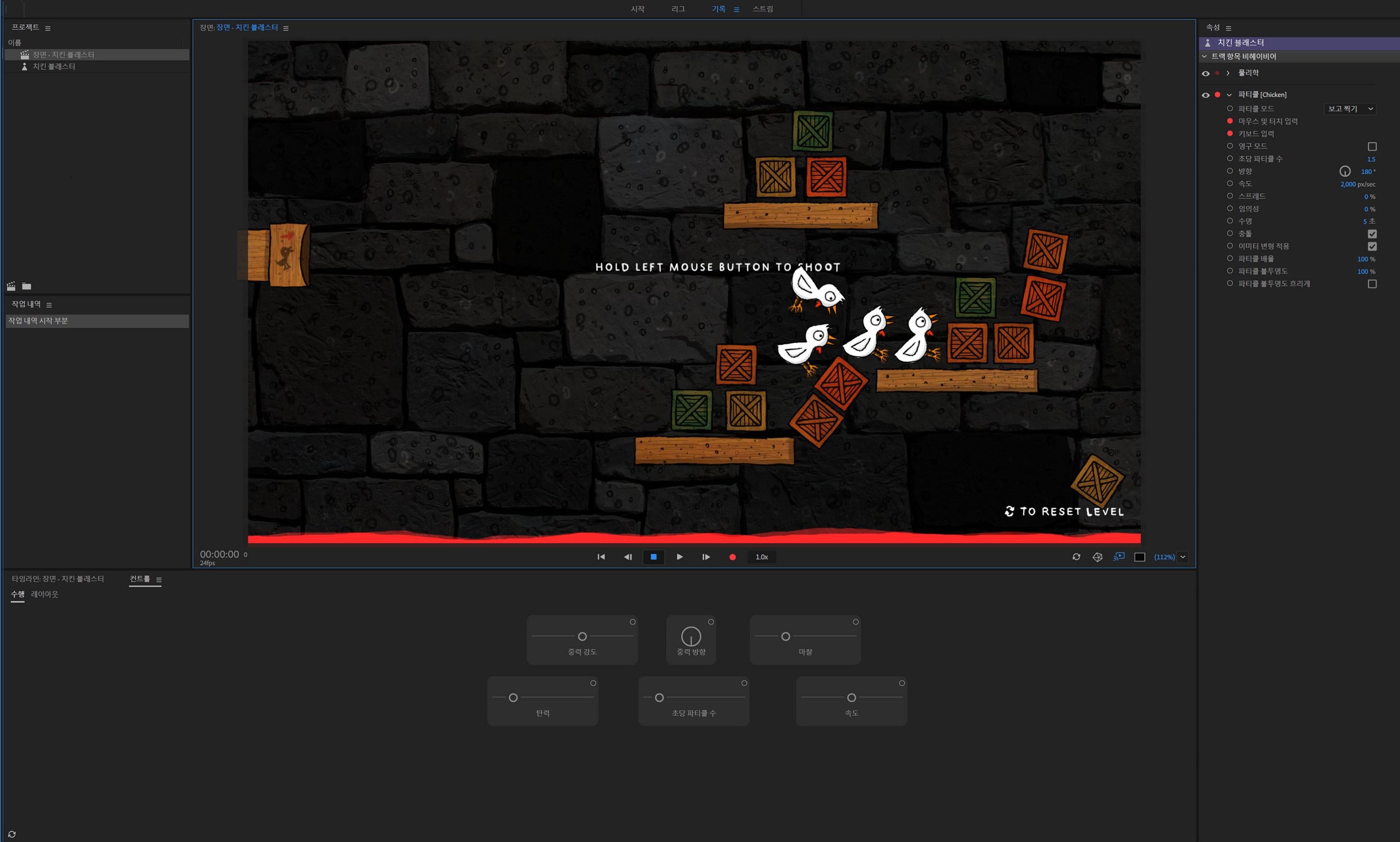Click the play button under the scene
Image resolution: width=1400 pixels, height=842 pixels.
tap(679, 556)
